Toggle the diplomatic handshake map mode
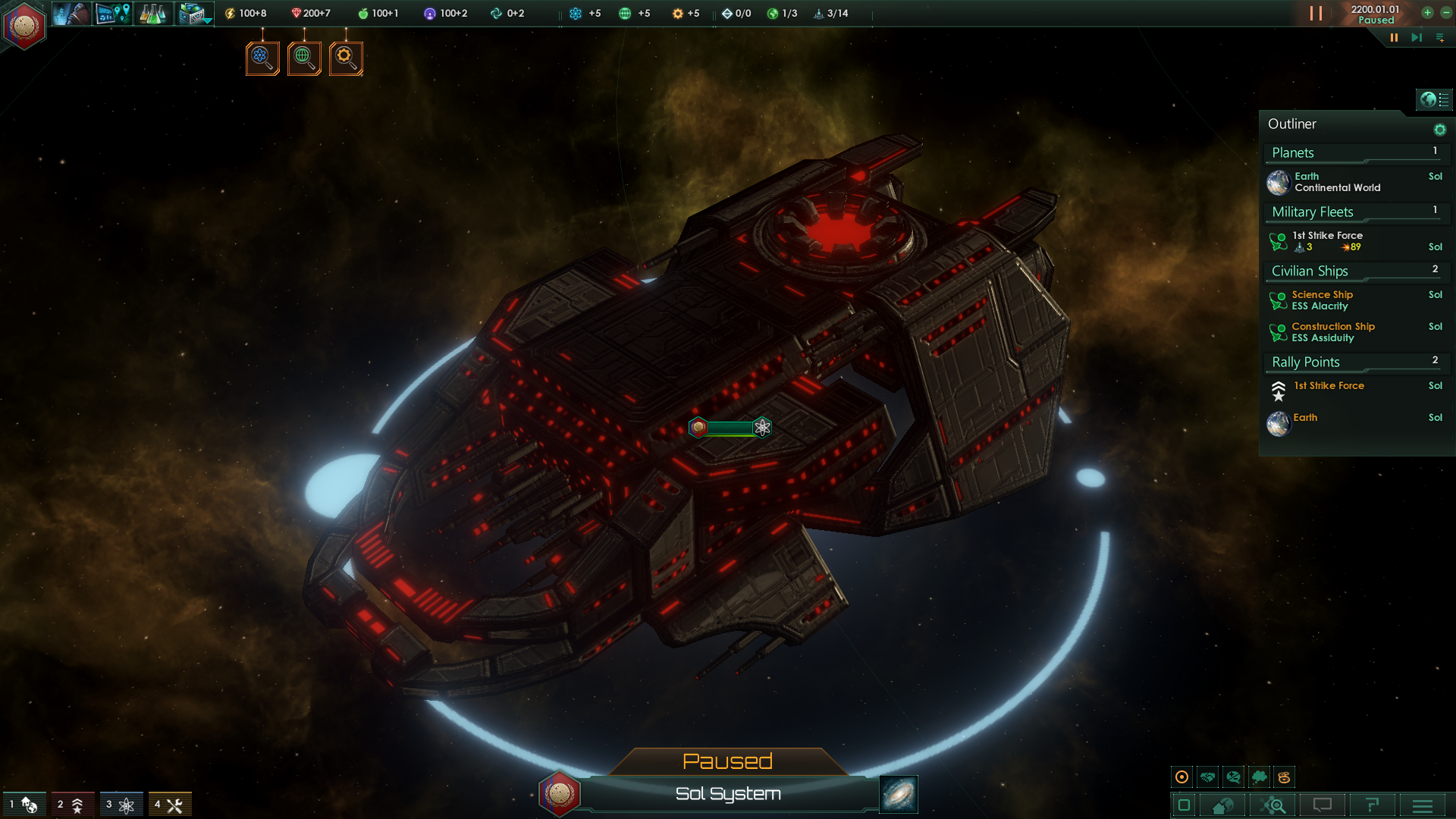Screen dimensions: 1456x819 [1208, 777]
